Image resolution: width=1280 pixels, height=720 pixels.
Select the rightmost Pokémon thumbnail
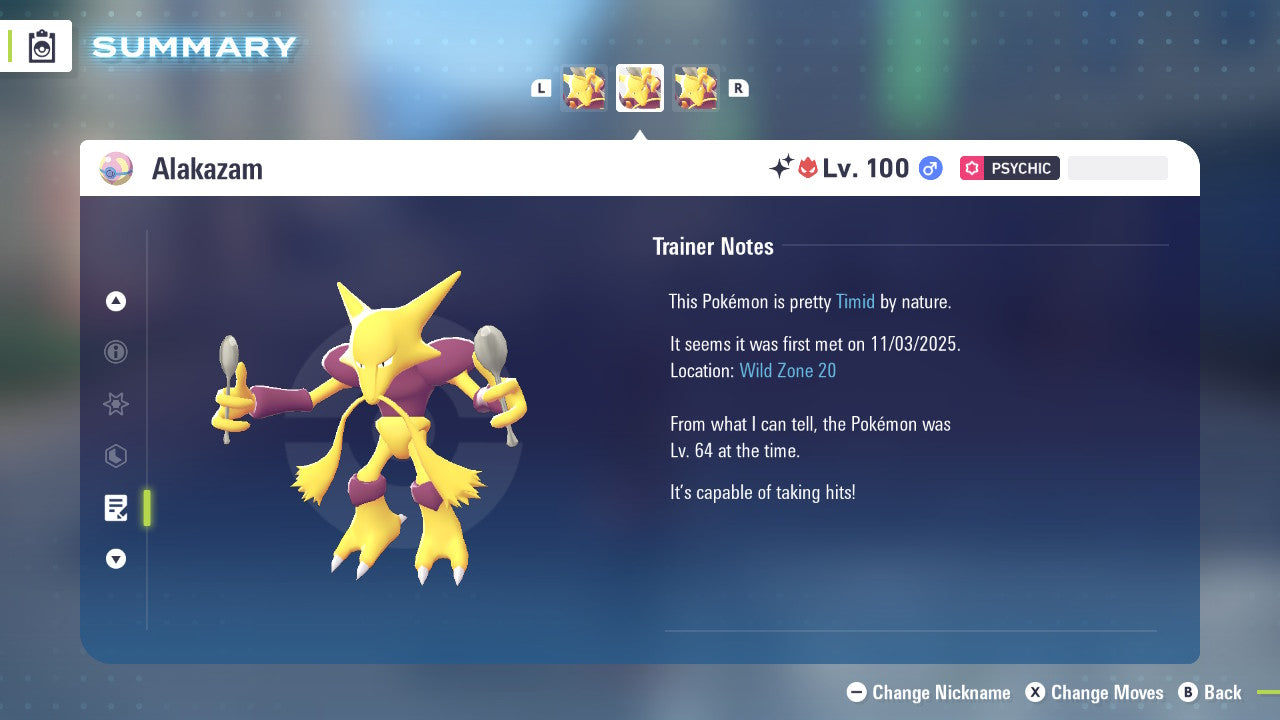click(696, 87)
